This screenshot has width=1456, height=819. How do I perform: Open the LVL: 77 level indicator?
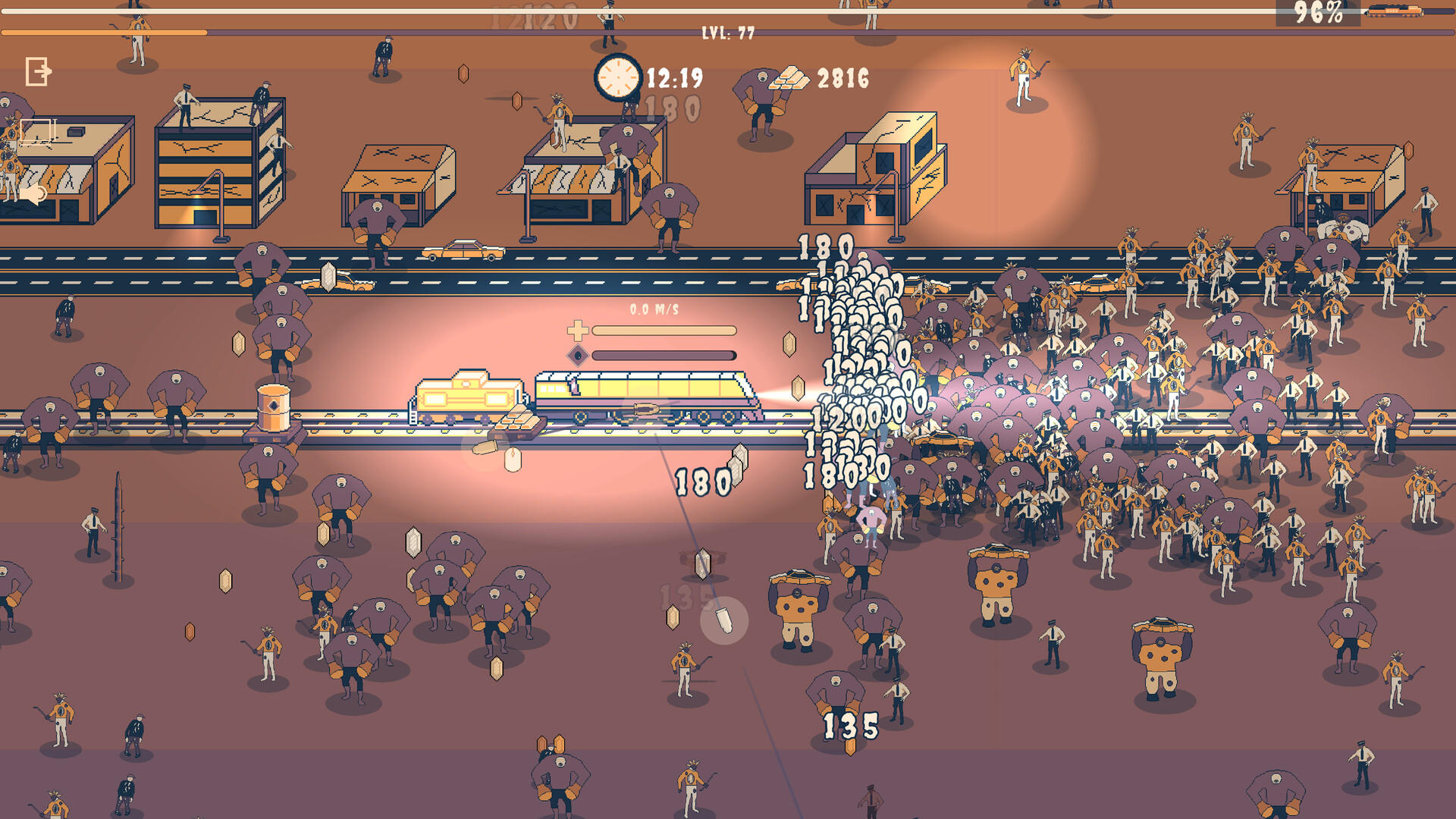click(x=730, y=33)
